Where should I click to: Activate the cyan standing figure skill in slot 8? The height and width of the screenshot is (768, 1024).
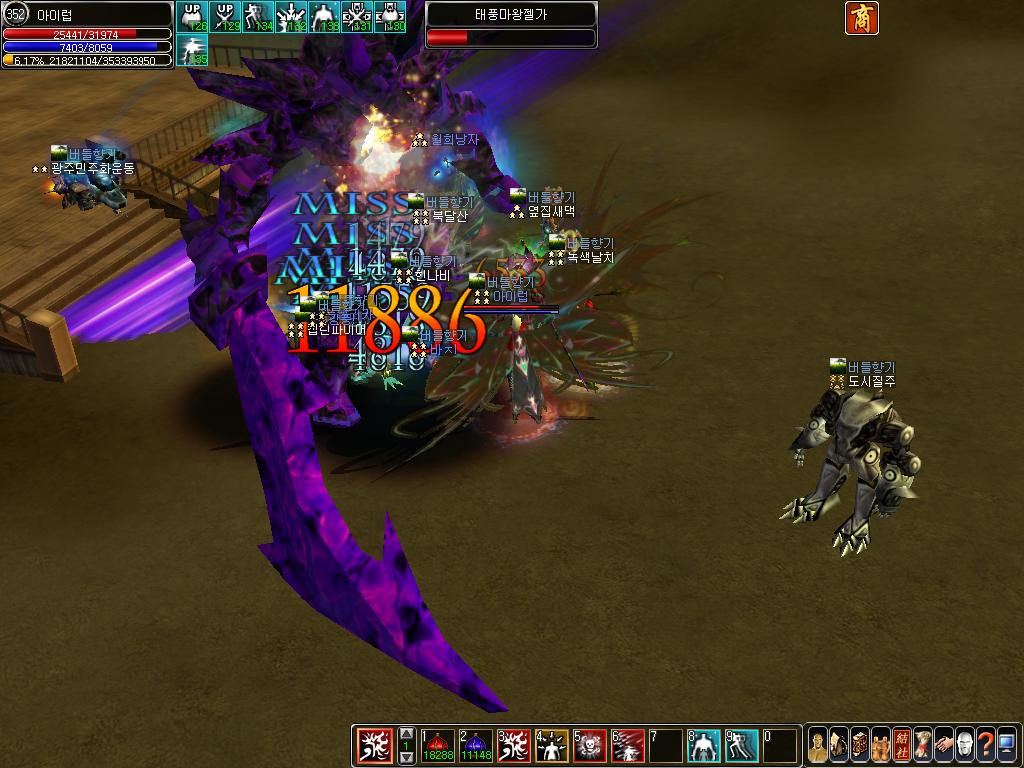[704, 746]
